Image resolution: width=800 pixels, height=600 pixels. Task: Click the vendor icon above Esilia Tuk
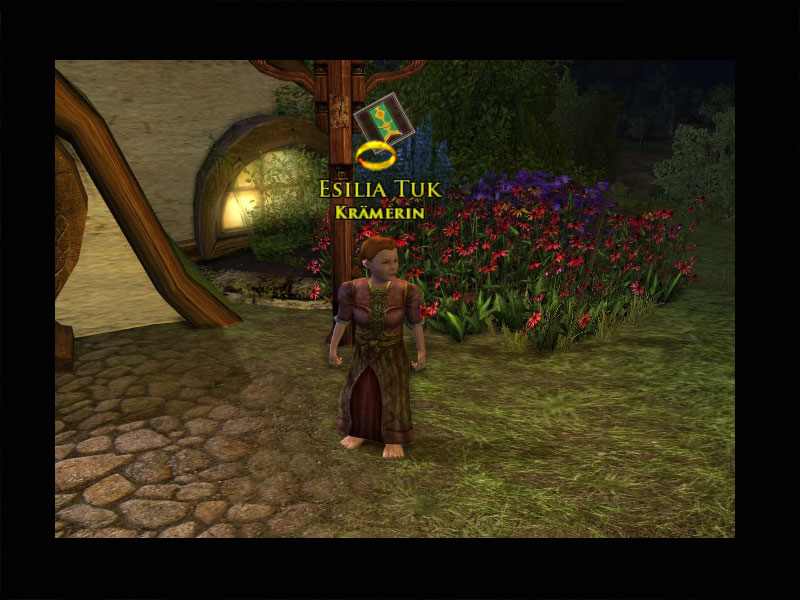[x=376, y=120]
